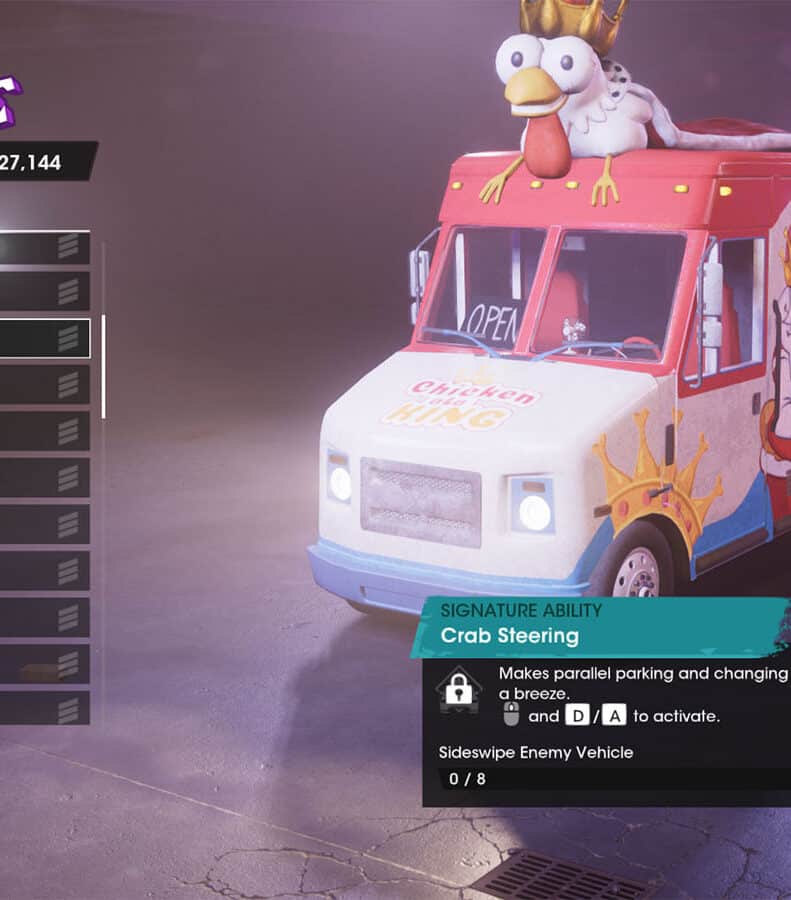Select the white-outlined highlighted vehicle list row

(x=44, y=339)
